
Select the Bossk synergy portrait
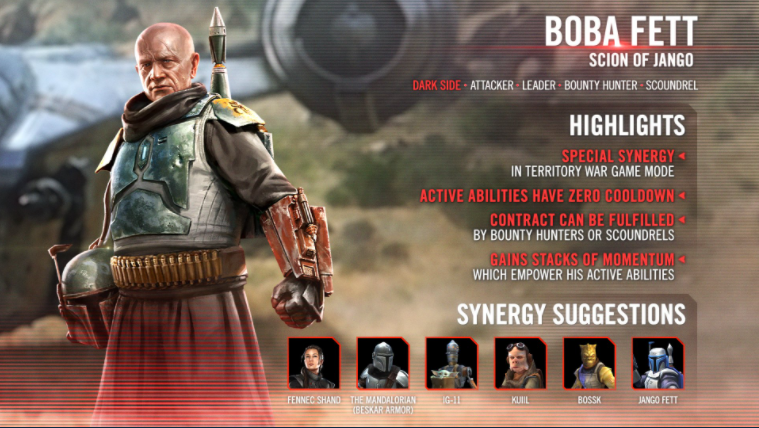pyautogui.click(x=588, y=363)
